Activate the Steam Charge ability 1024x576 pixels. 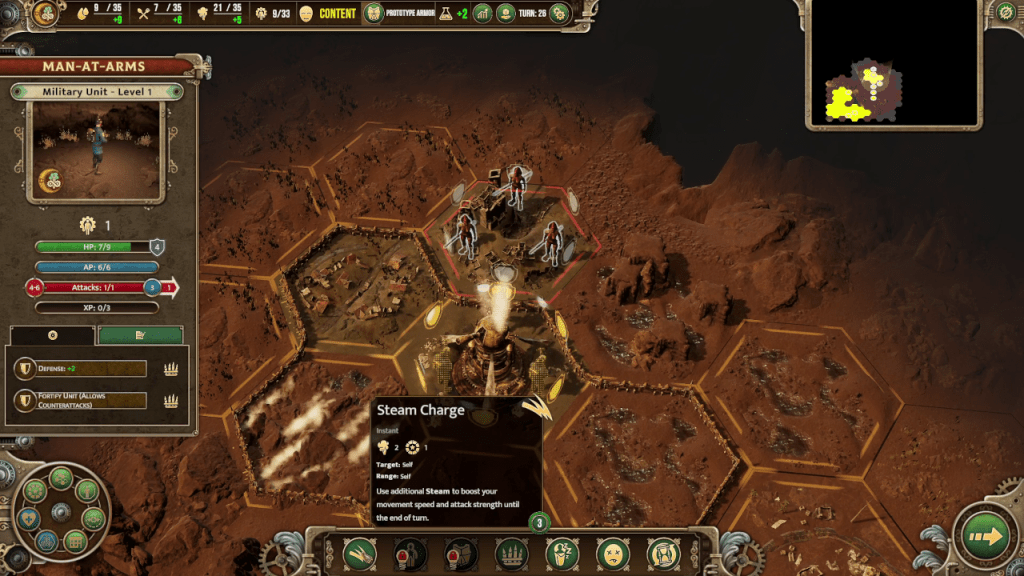pos(359,553)
